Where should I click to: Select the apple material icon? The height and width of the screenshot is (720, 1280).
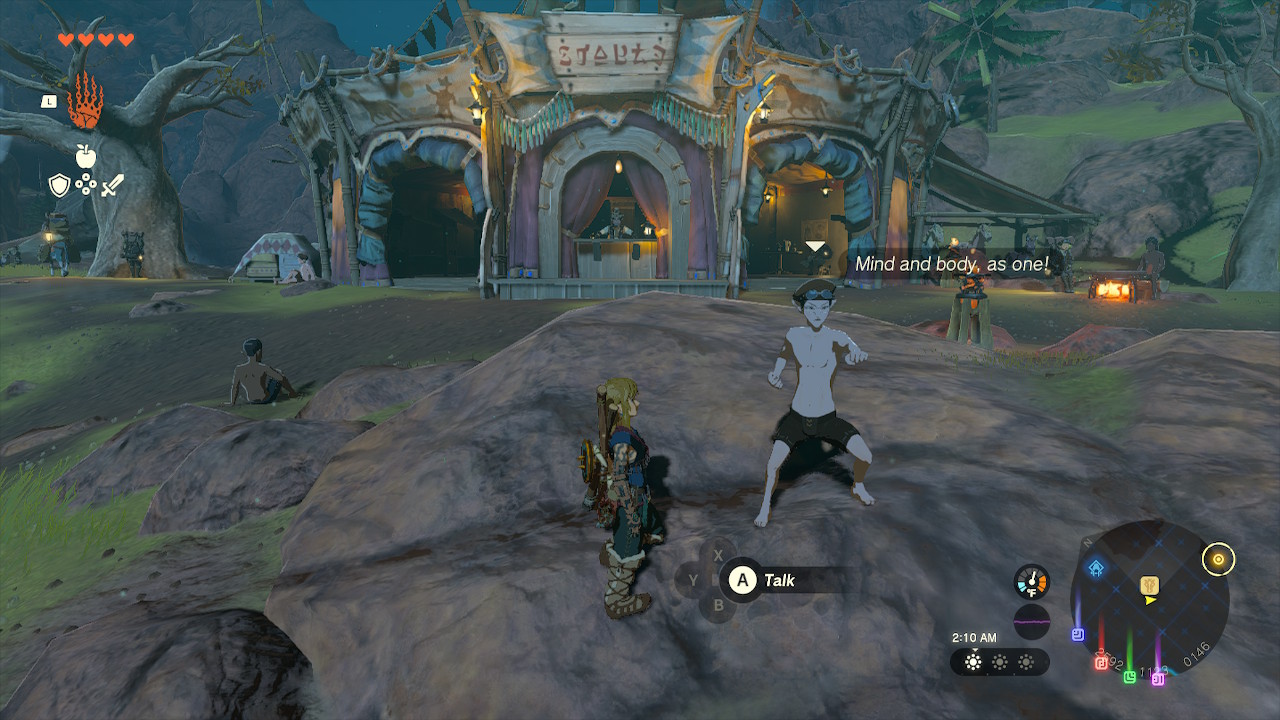[85, 155]
